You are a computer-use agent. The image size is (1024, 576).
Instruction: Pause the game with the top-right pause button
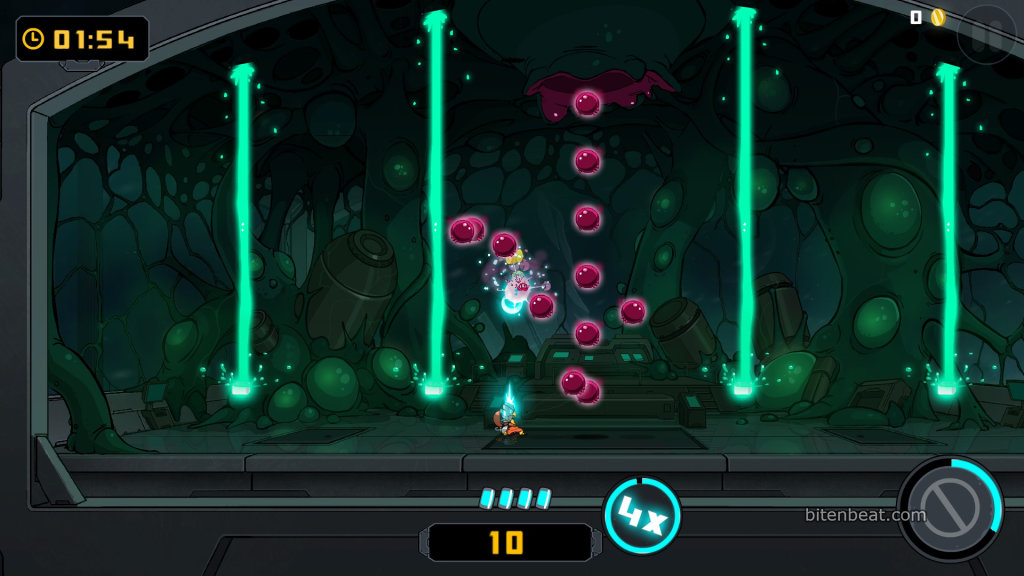point(985,33)
